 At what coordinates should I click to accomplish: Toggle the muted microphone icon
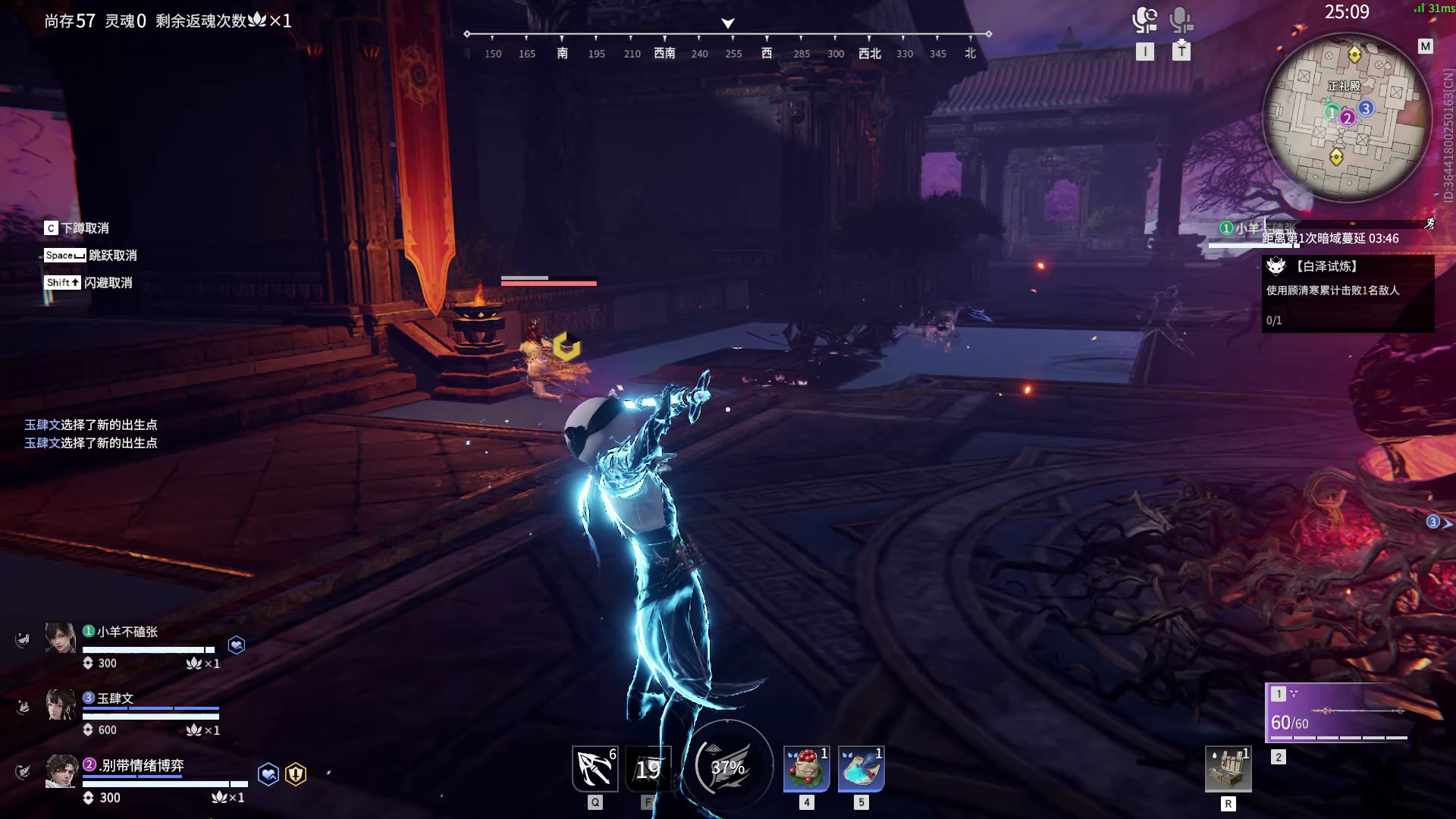[1181, 20]
